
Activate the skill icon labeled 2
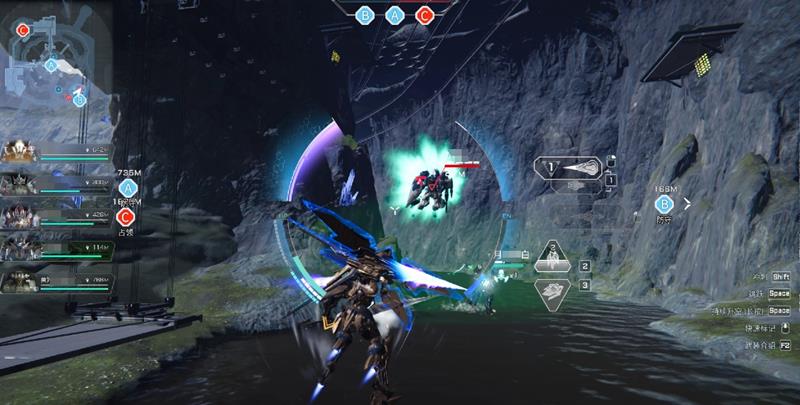click(x=553, y=258)
